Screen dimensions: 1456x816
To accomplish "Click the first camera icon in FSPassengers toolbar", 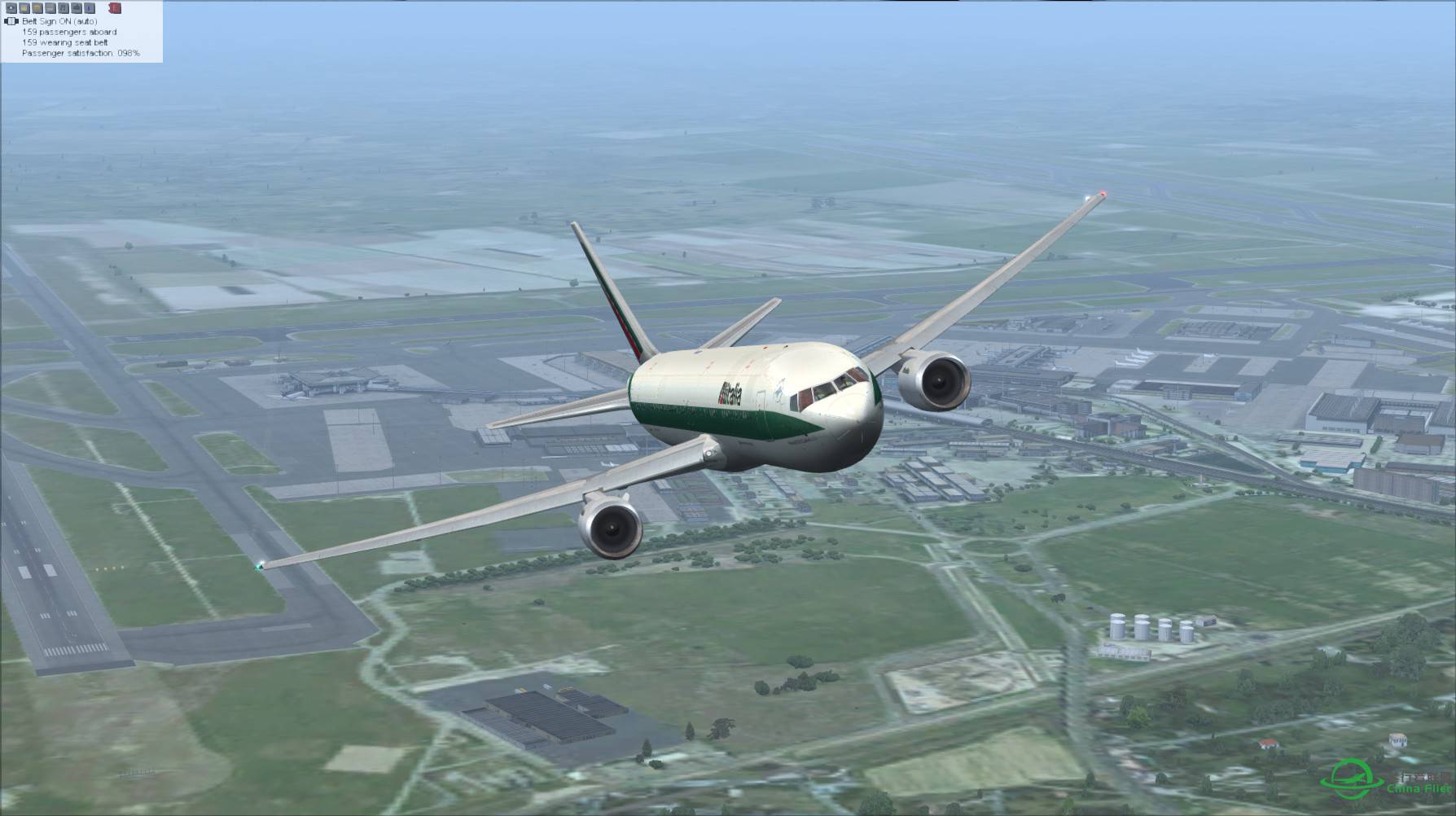I will click(10, 8).
